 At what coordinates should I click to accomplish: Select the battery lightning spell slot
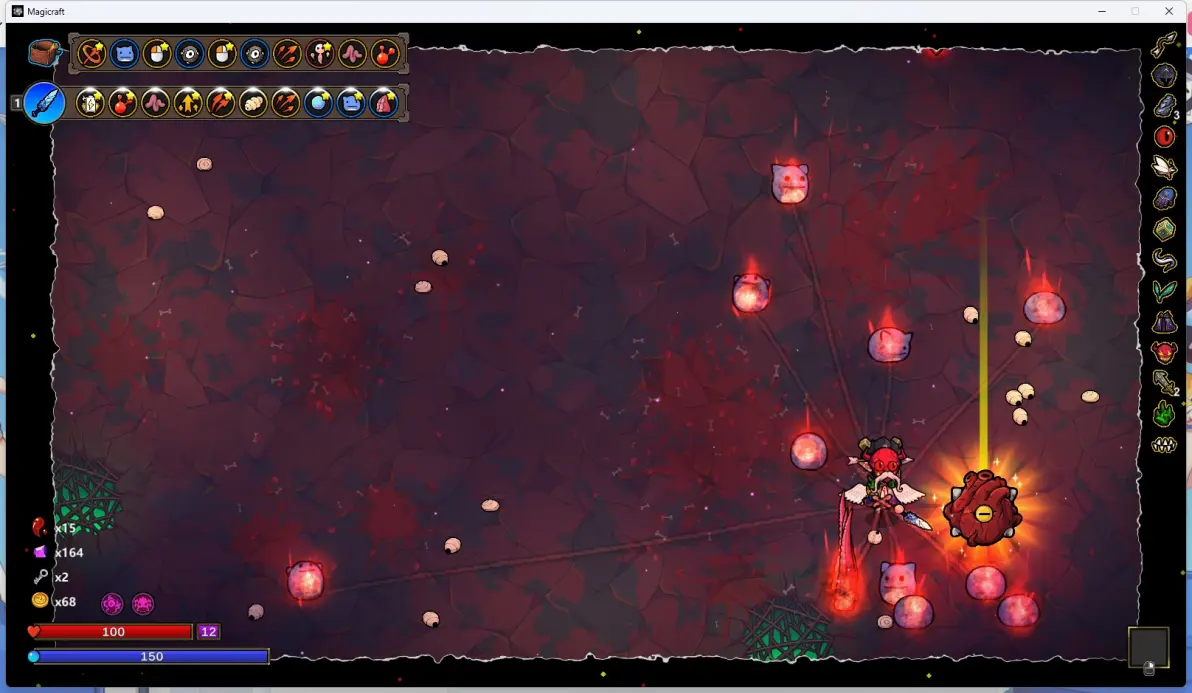pos(90,102)
